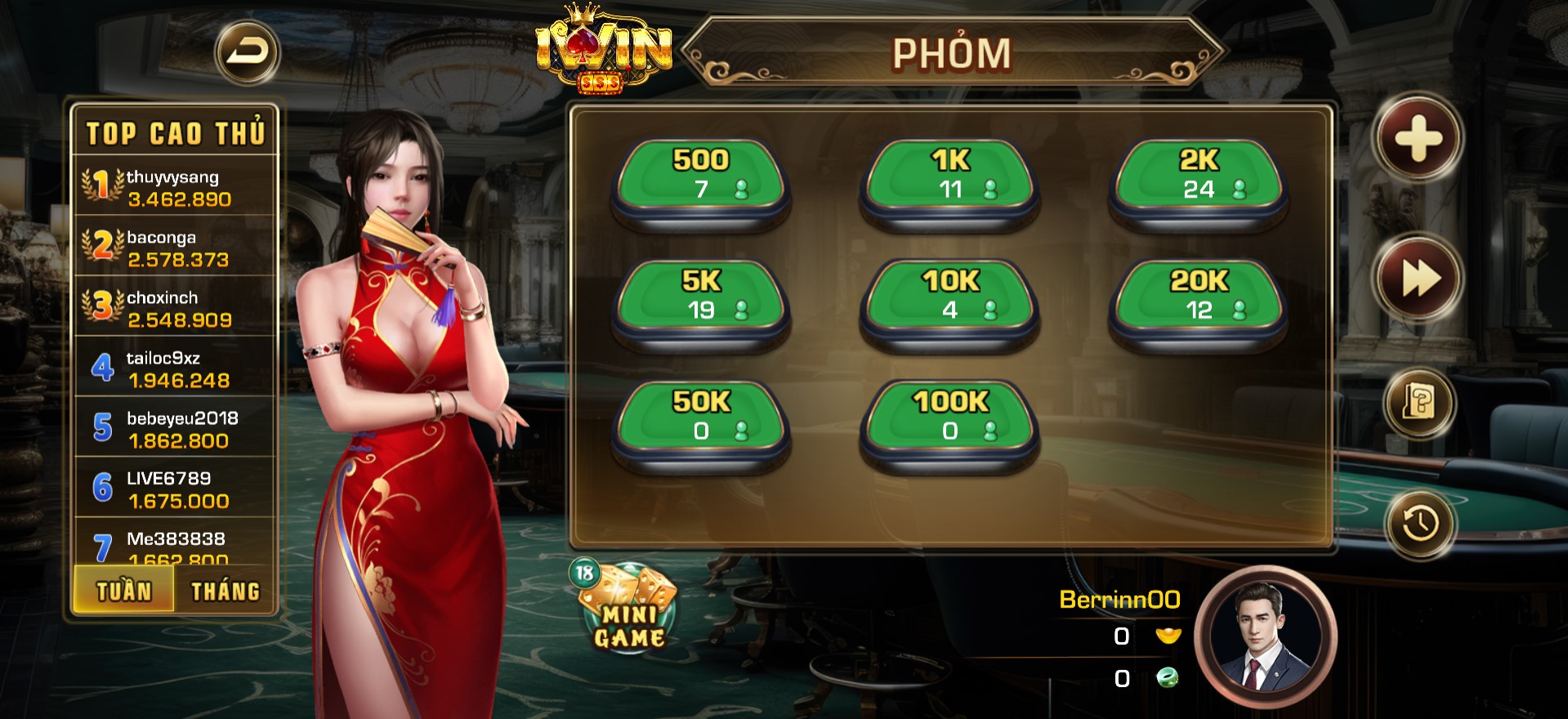Click the plus create-table button

tap(1418, 137)
